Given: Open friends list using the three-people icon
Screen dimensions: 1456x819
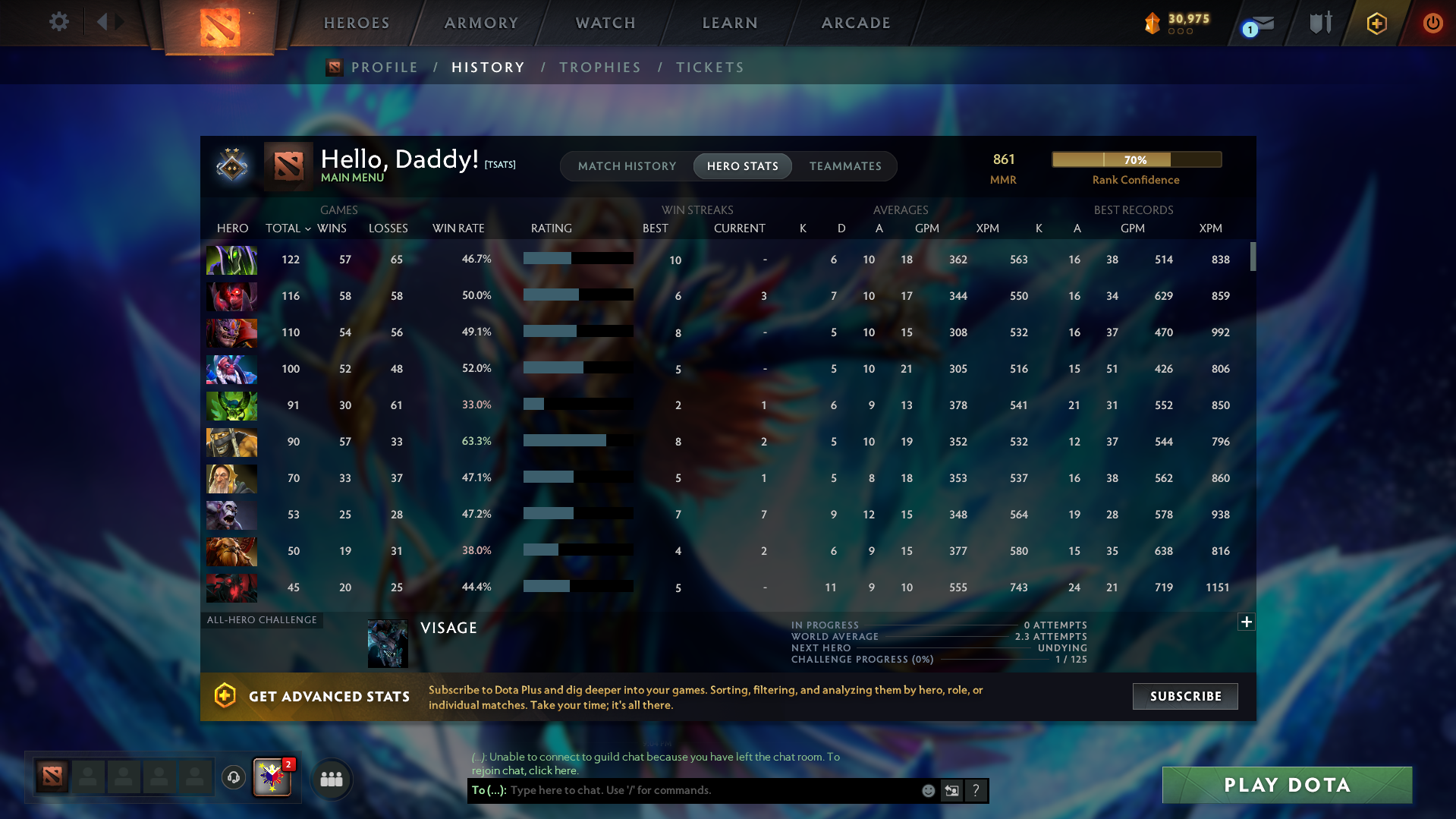Looking at the screenshot, I should click(332, 779).
